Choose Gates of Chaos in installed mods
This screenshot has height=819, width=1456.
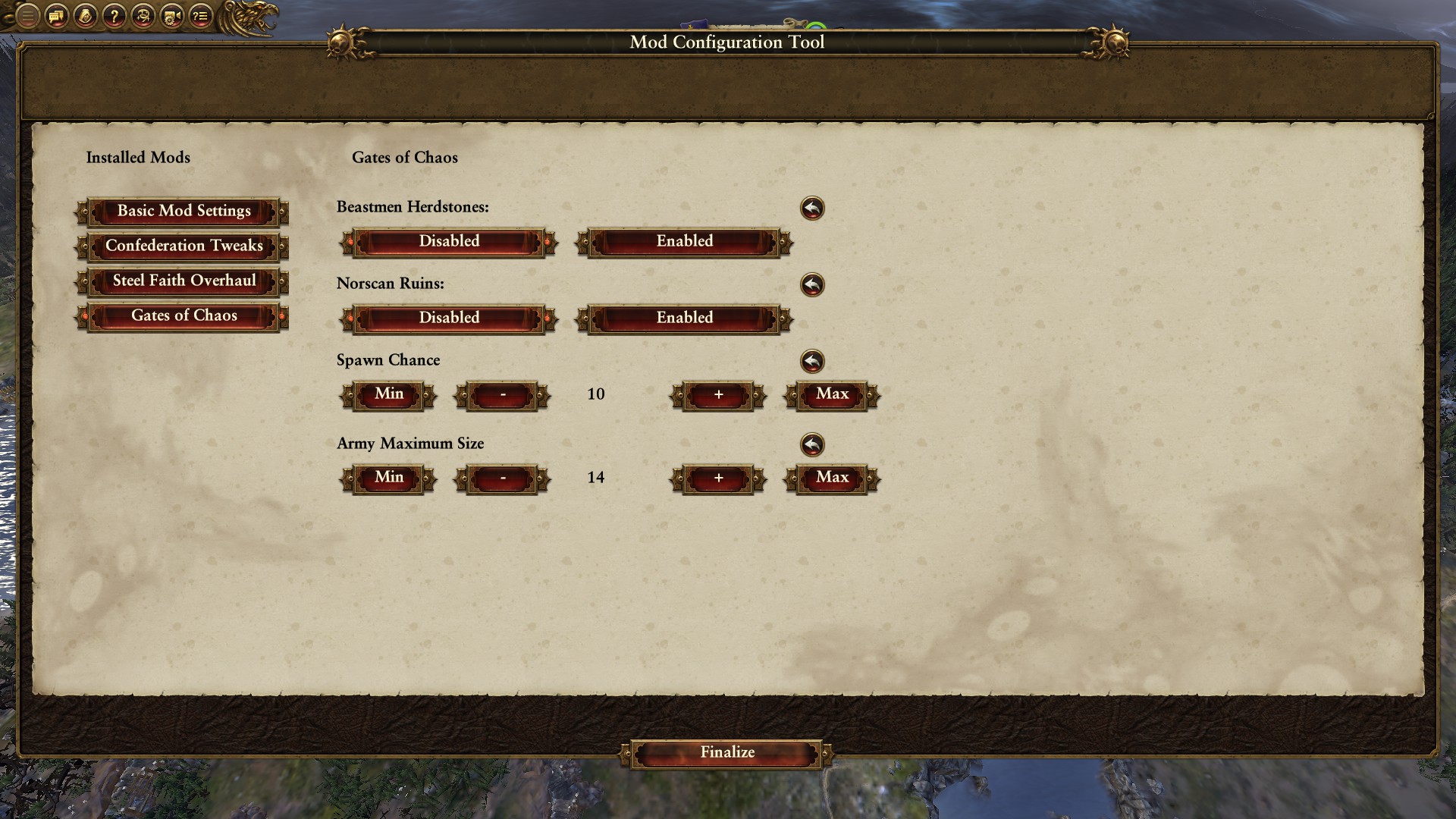183,316
